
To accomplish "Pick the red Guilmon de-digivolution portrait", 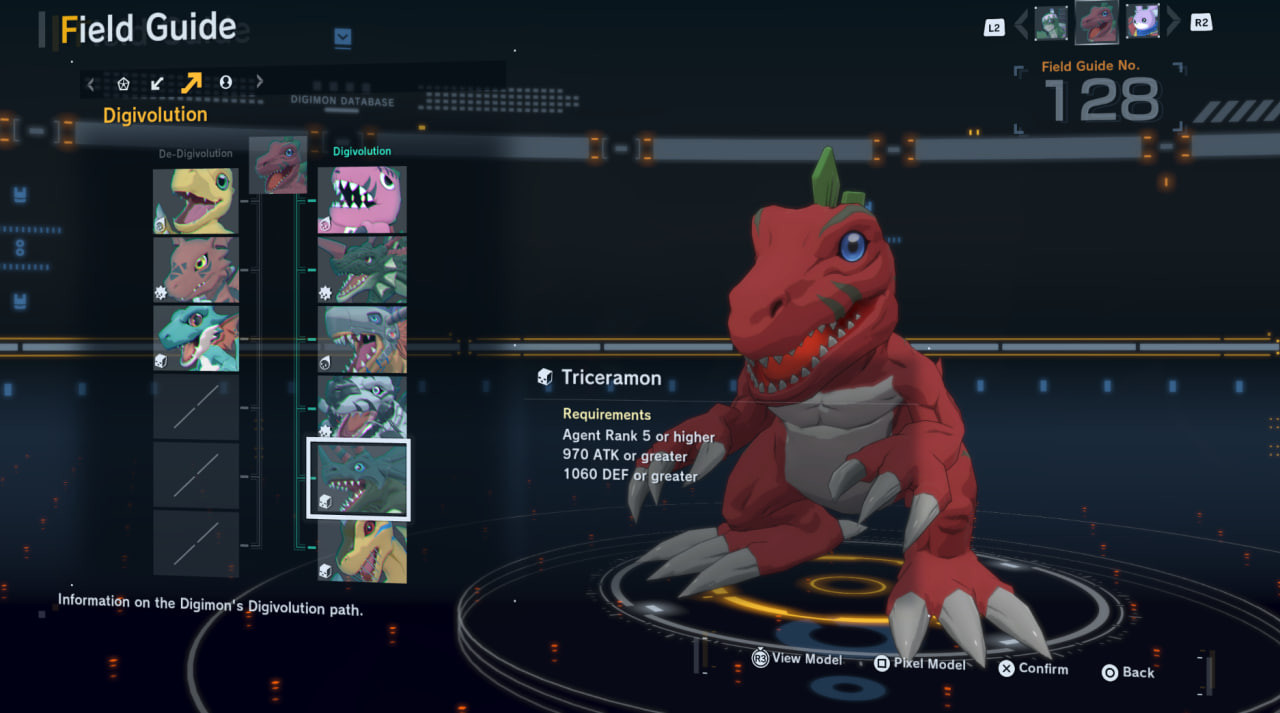I will pyautogui.click(x=196, y=269).
